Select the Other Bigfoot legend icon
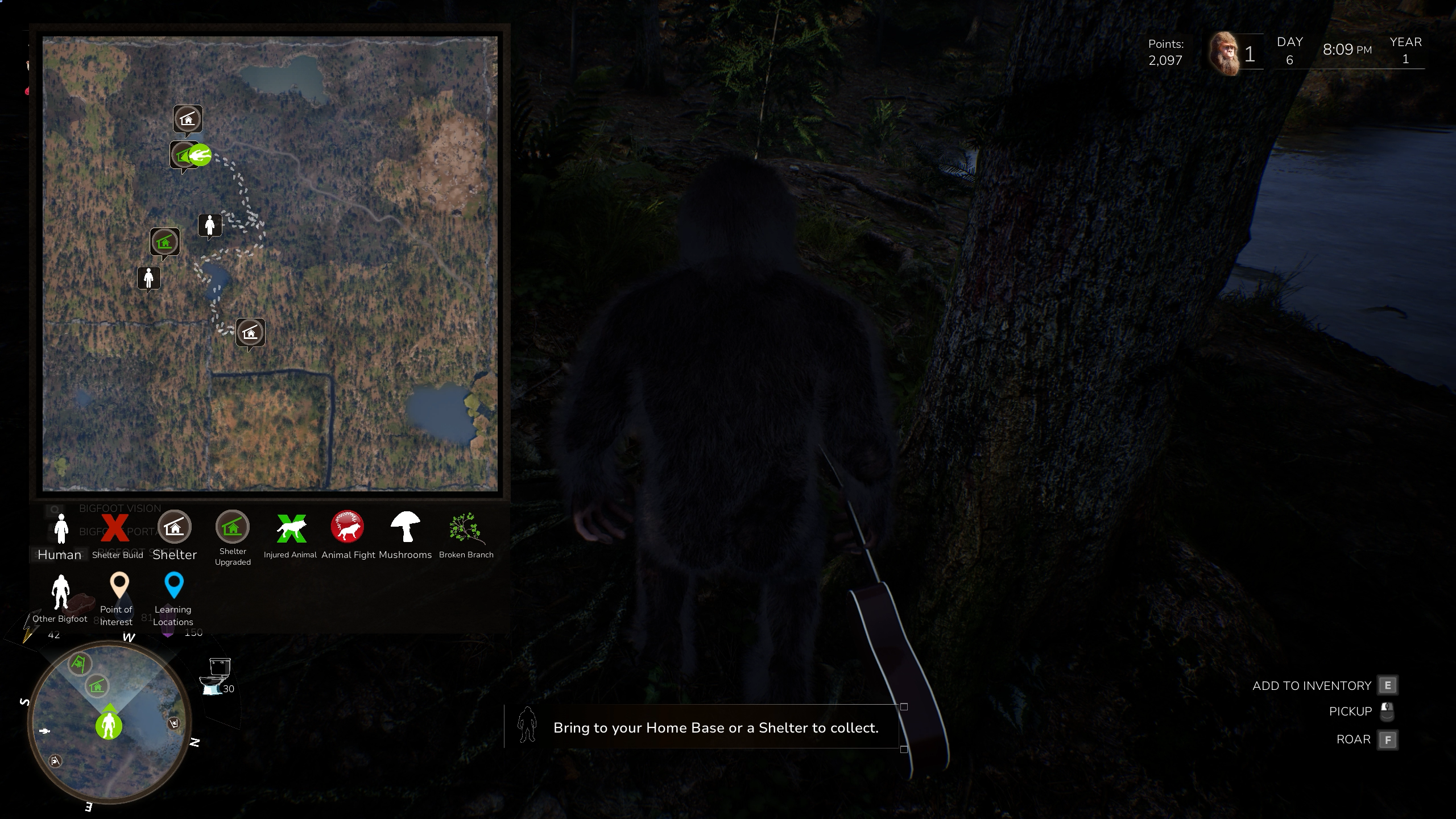Screen dimensions: 1456x819 60,591
